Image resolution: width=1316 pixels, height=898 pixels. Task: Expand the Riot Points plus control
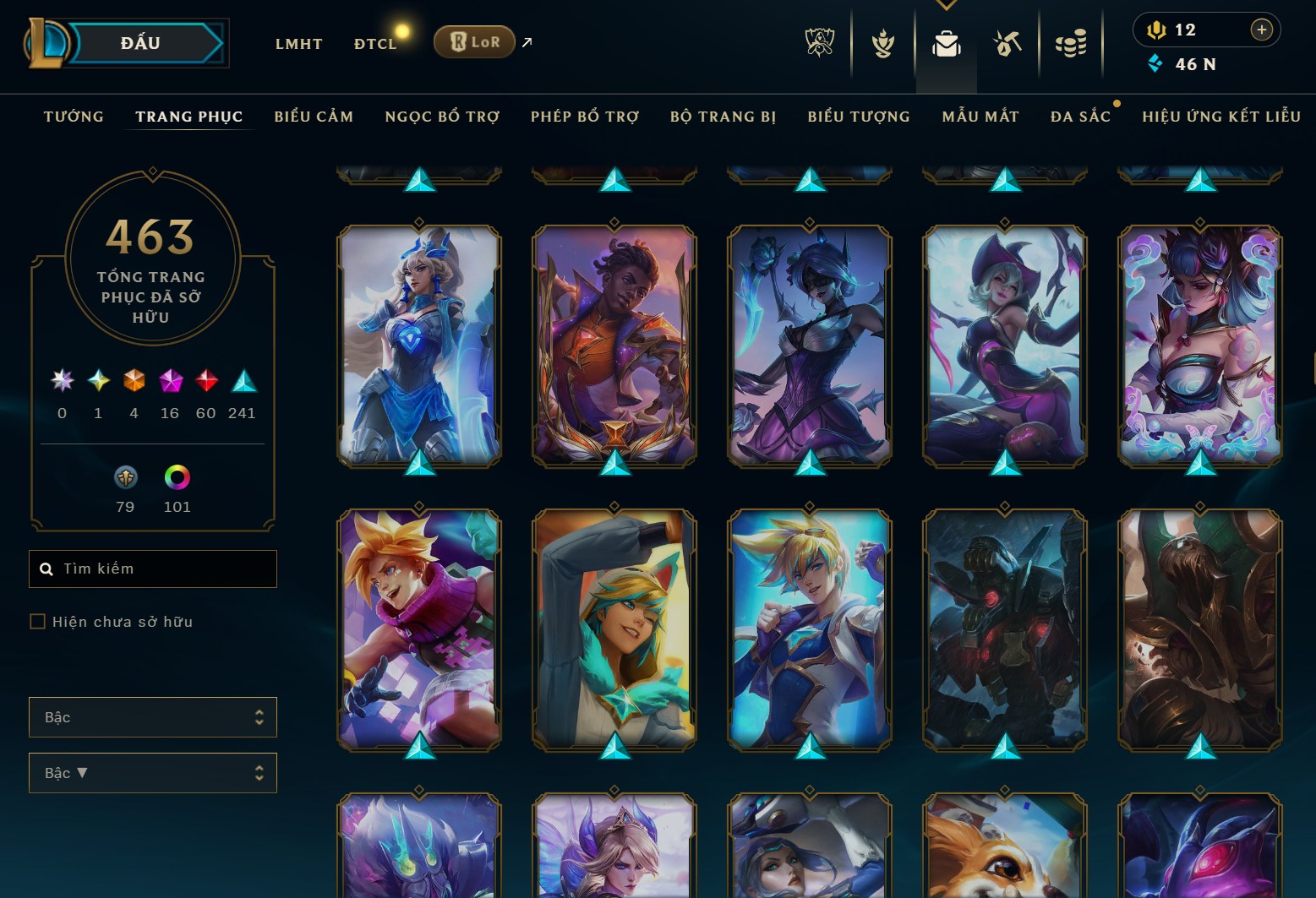point(1262,29)
